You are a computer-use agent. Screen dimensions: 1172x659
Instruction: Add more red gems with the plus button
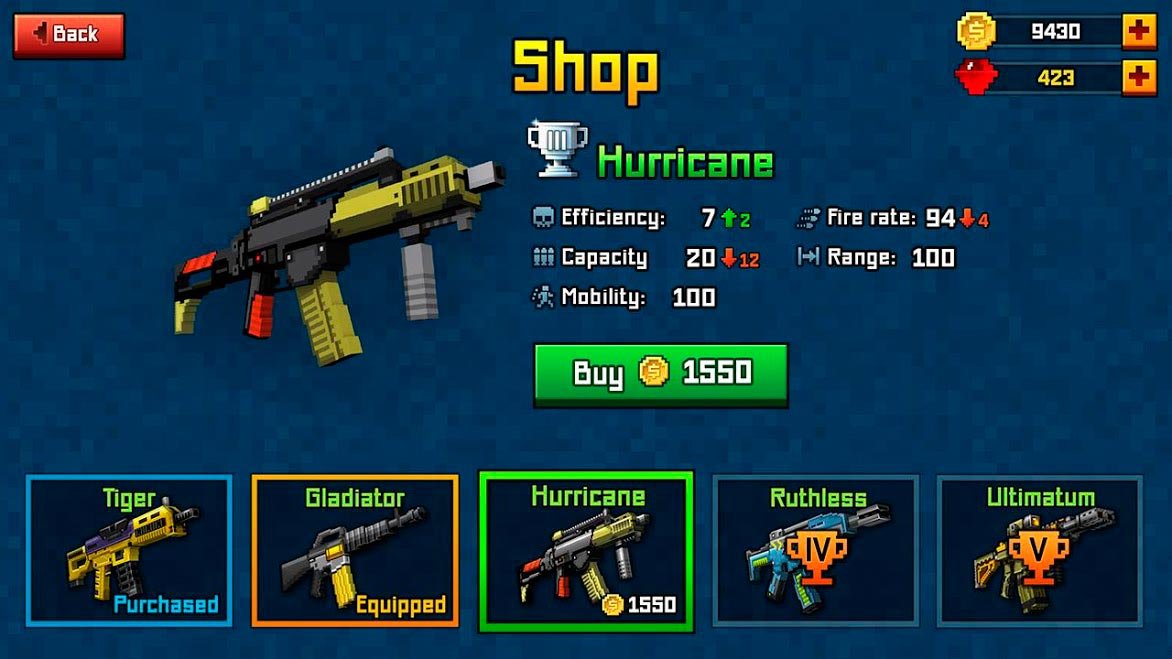[1138, 77]
